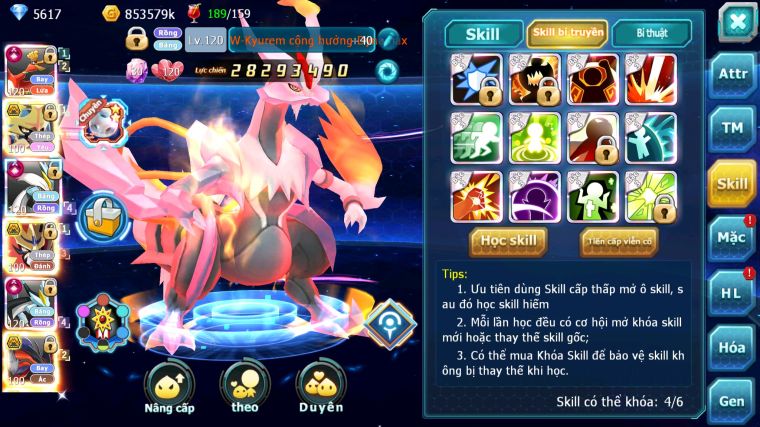Open the Duyên bond button
The image size is (760, 427).
[x=321, y=387]
